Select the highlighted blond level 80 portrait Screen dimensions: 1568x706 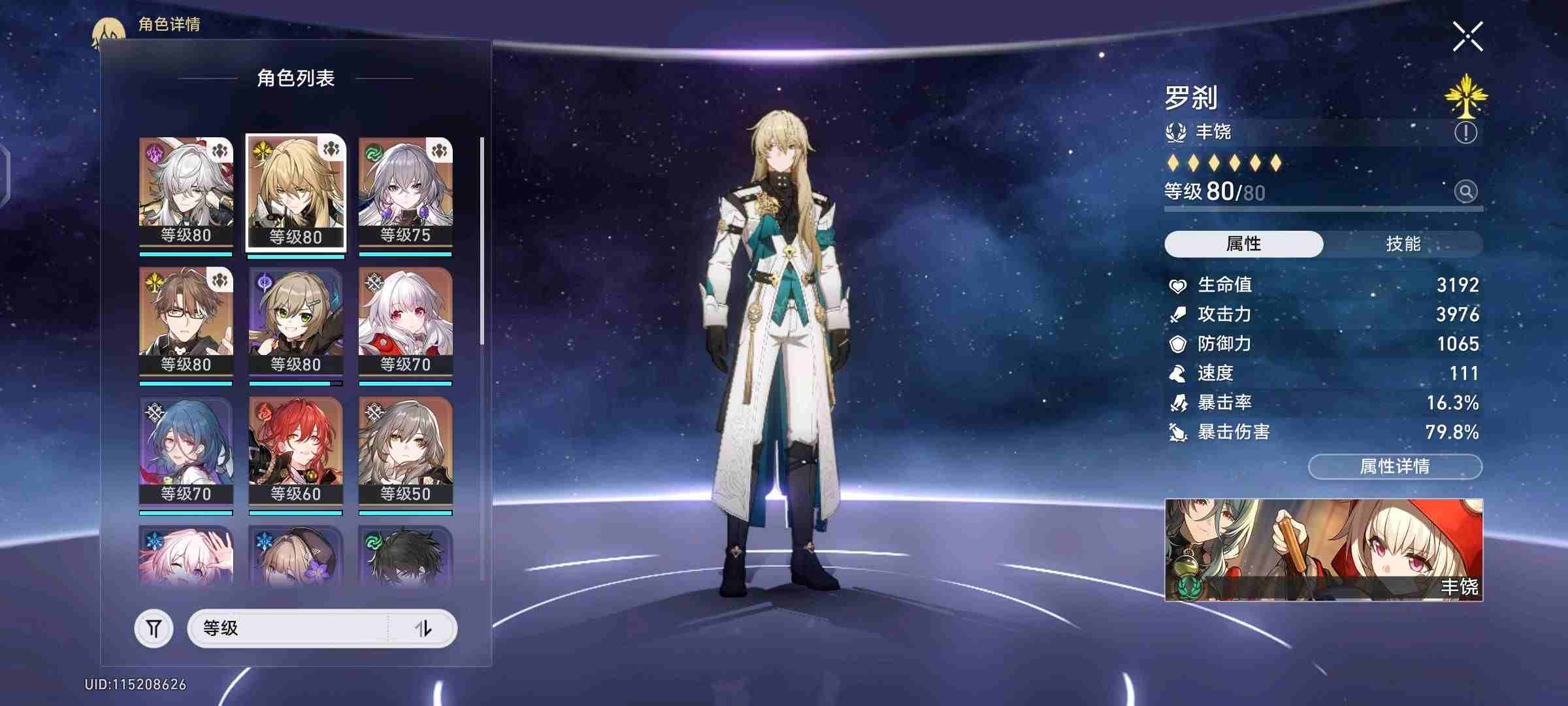point(296,193)
